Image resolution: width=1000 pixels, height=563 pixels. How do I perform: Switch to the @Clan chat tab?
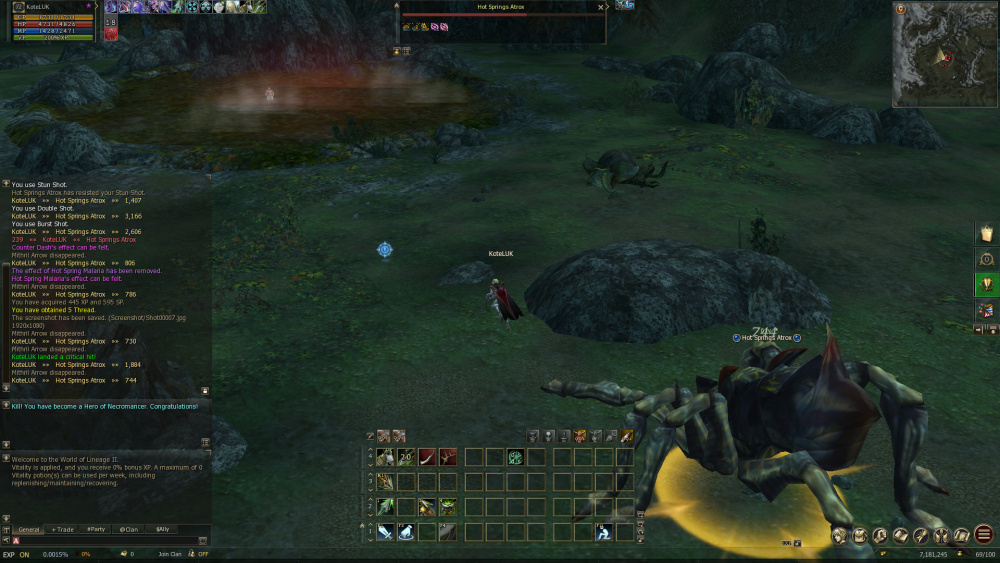[x=129, y=529]
